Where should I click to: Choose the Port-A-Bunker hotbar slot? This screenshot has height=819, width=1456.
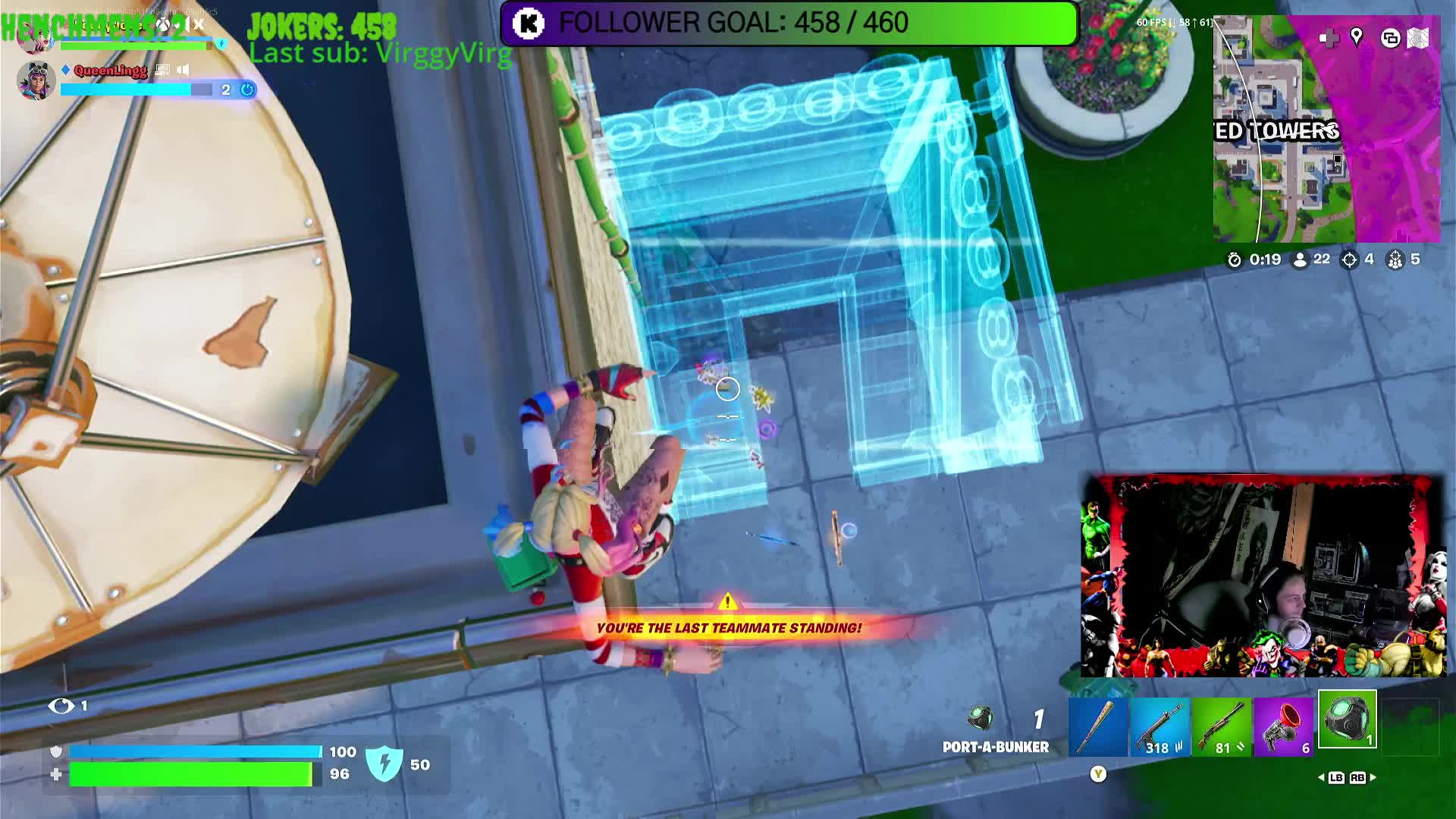[1347, 720]
